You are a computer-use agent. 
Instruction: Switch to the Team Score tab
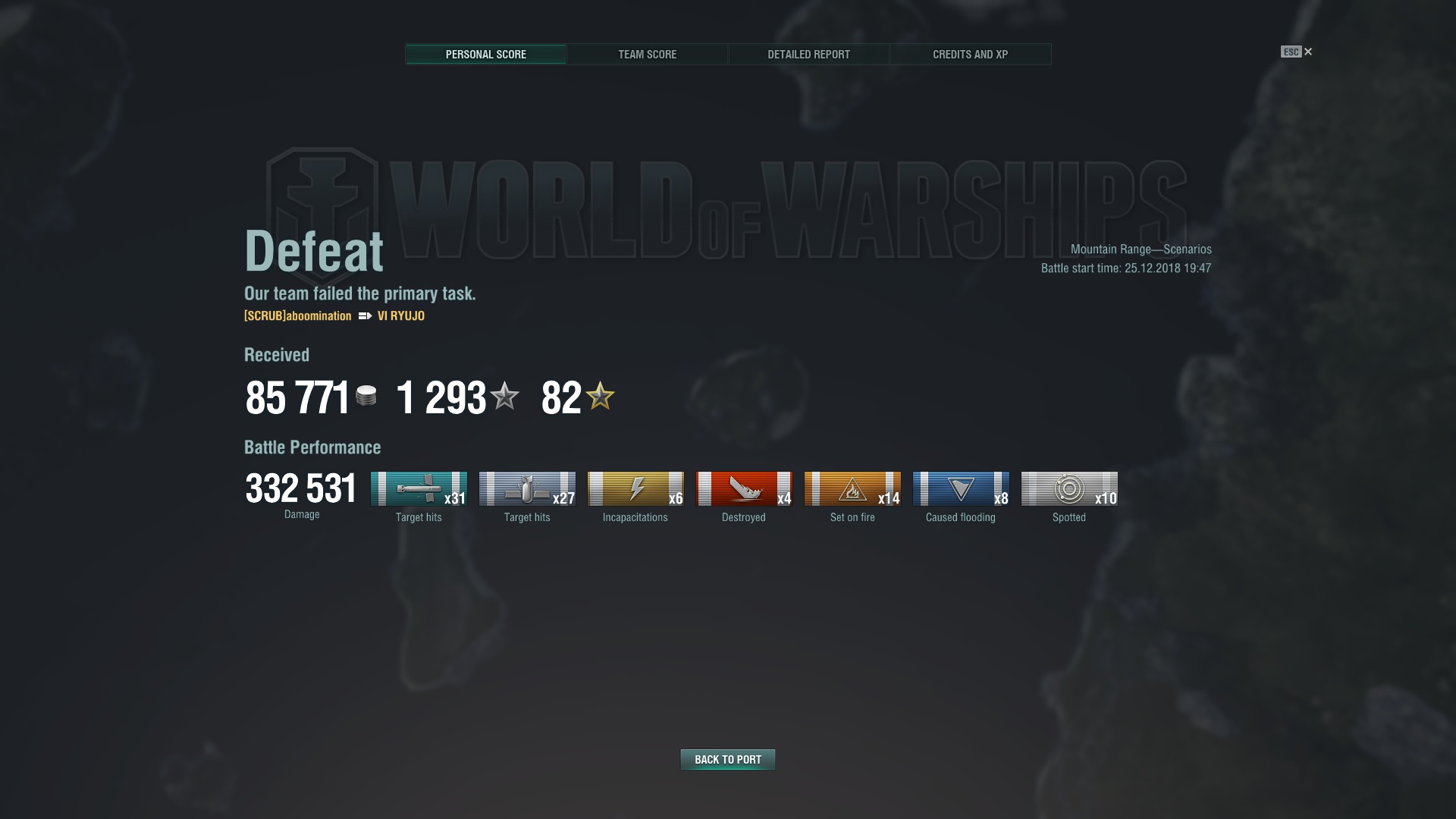(x=647, y=55)
